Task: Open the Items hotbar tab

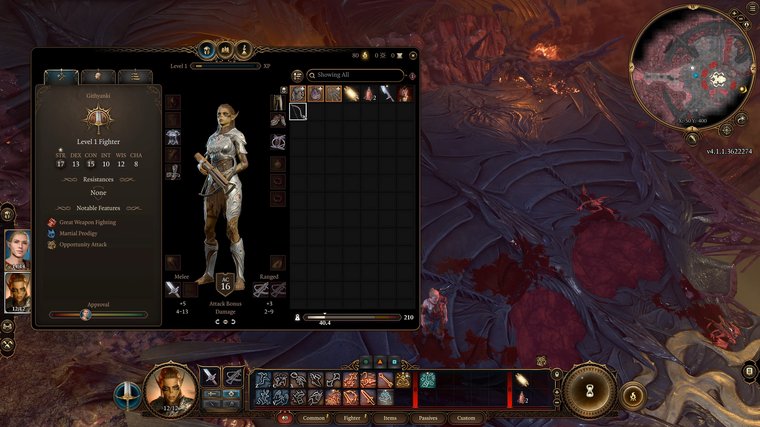Action: (390, 418)
